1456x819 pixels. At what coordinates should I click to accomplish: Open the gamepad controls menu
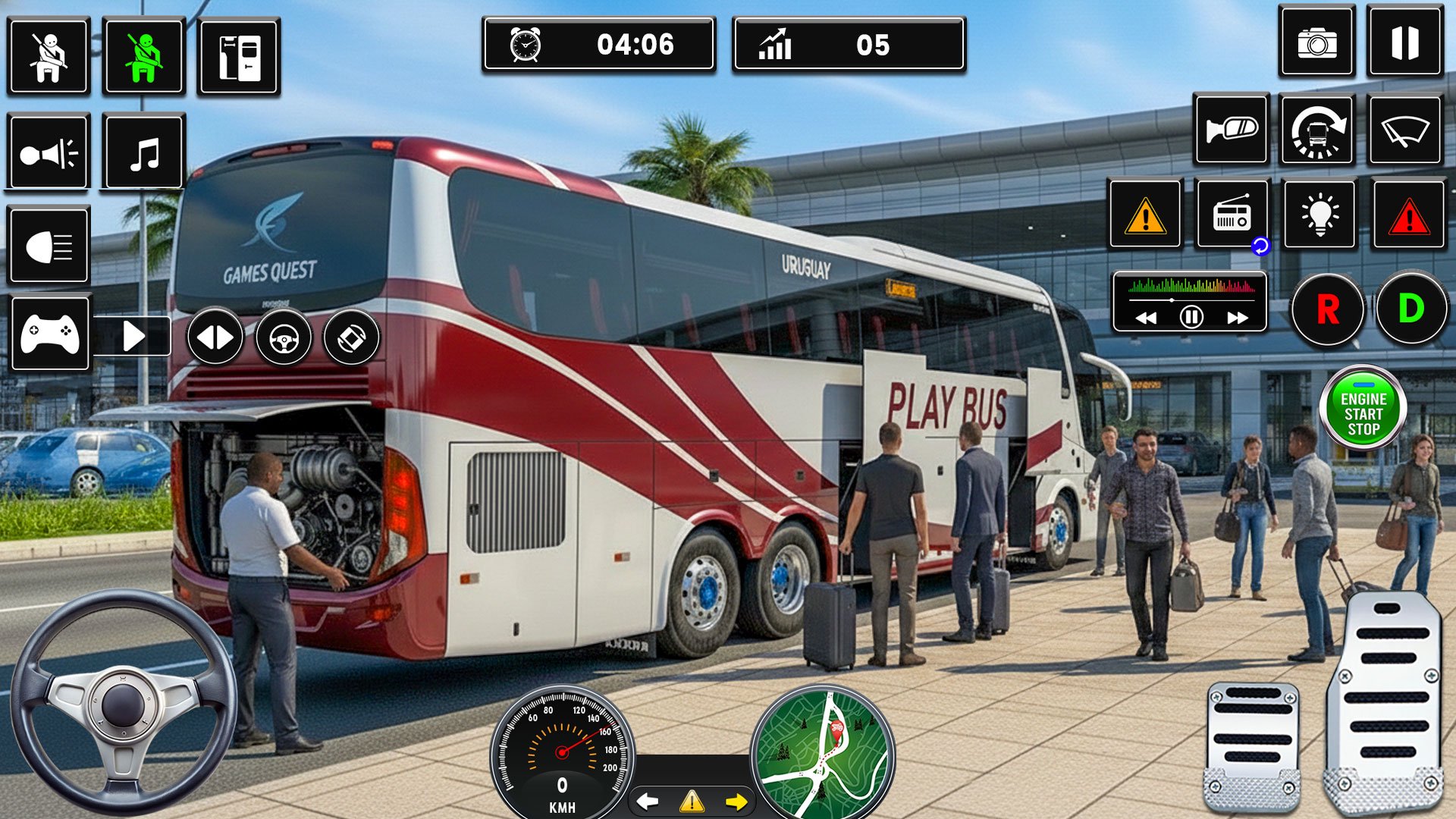50,334
